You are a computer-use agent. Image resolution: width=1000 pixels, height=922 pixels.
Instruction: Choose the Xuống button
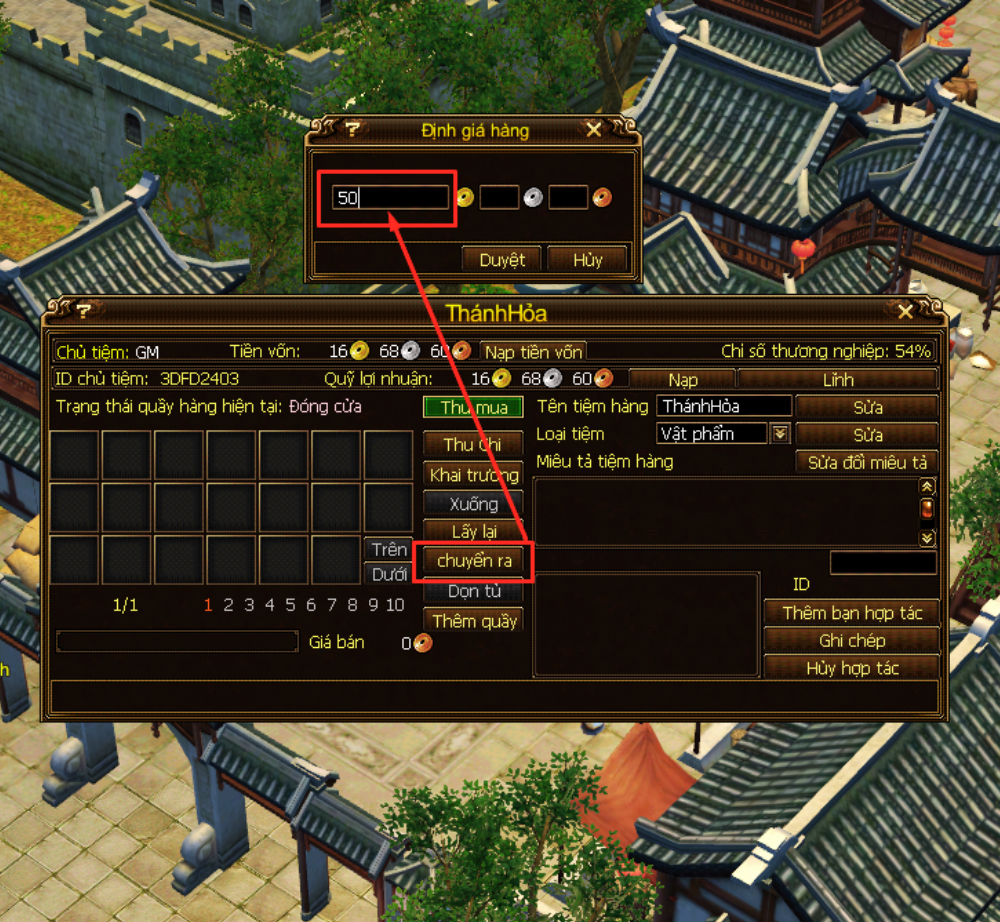[x=473, y=503]
